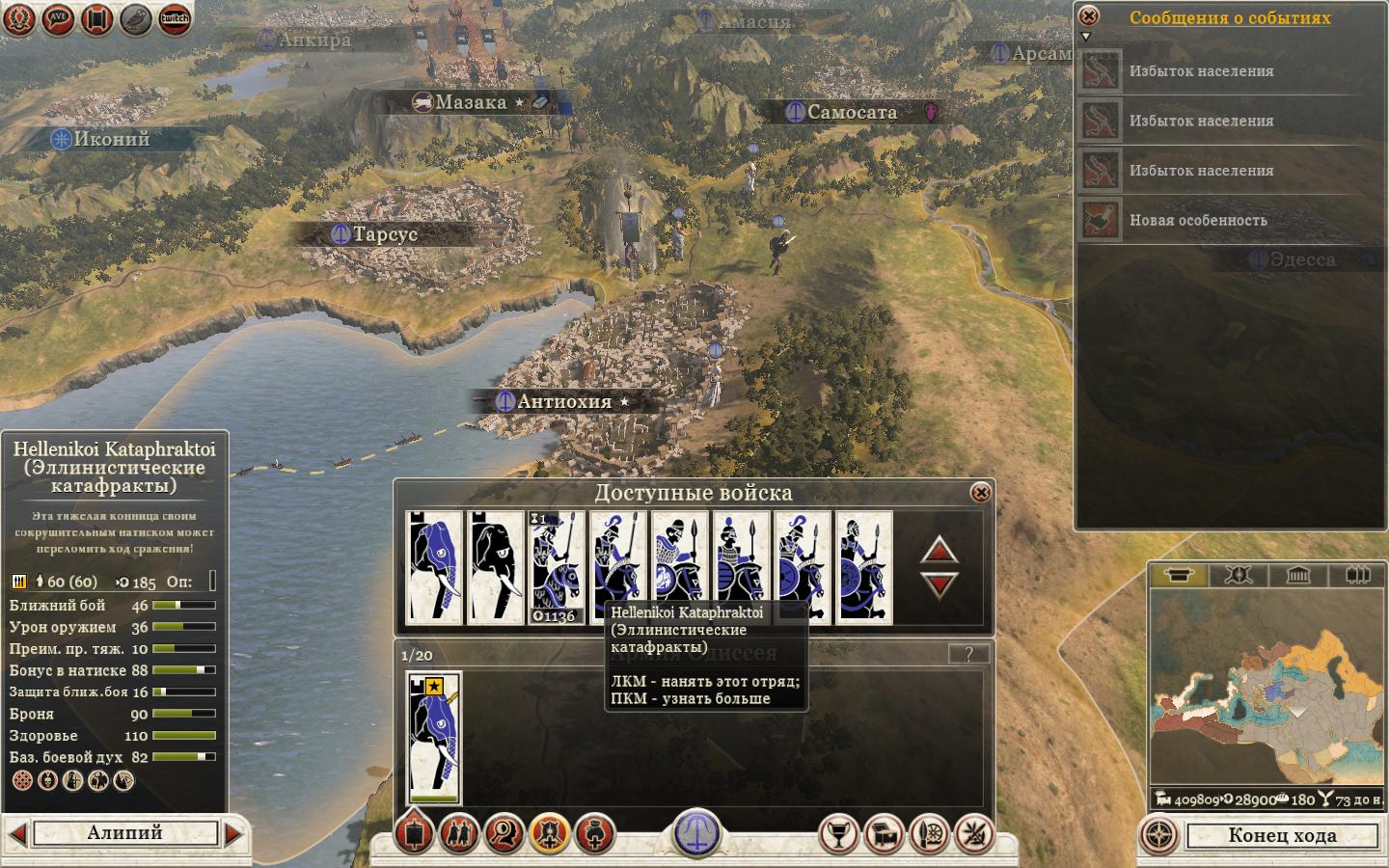Image resolution: width=1389 pixels, height=868 pixels.
Task: Open the AVE chat bubble menu
Action: click(58, 18)
